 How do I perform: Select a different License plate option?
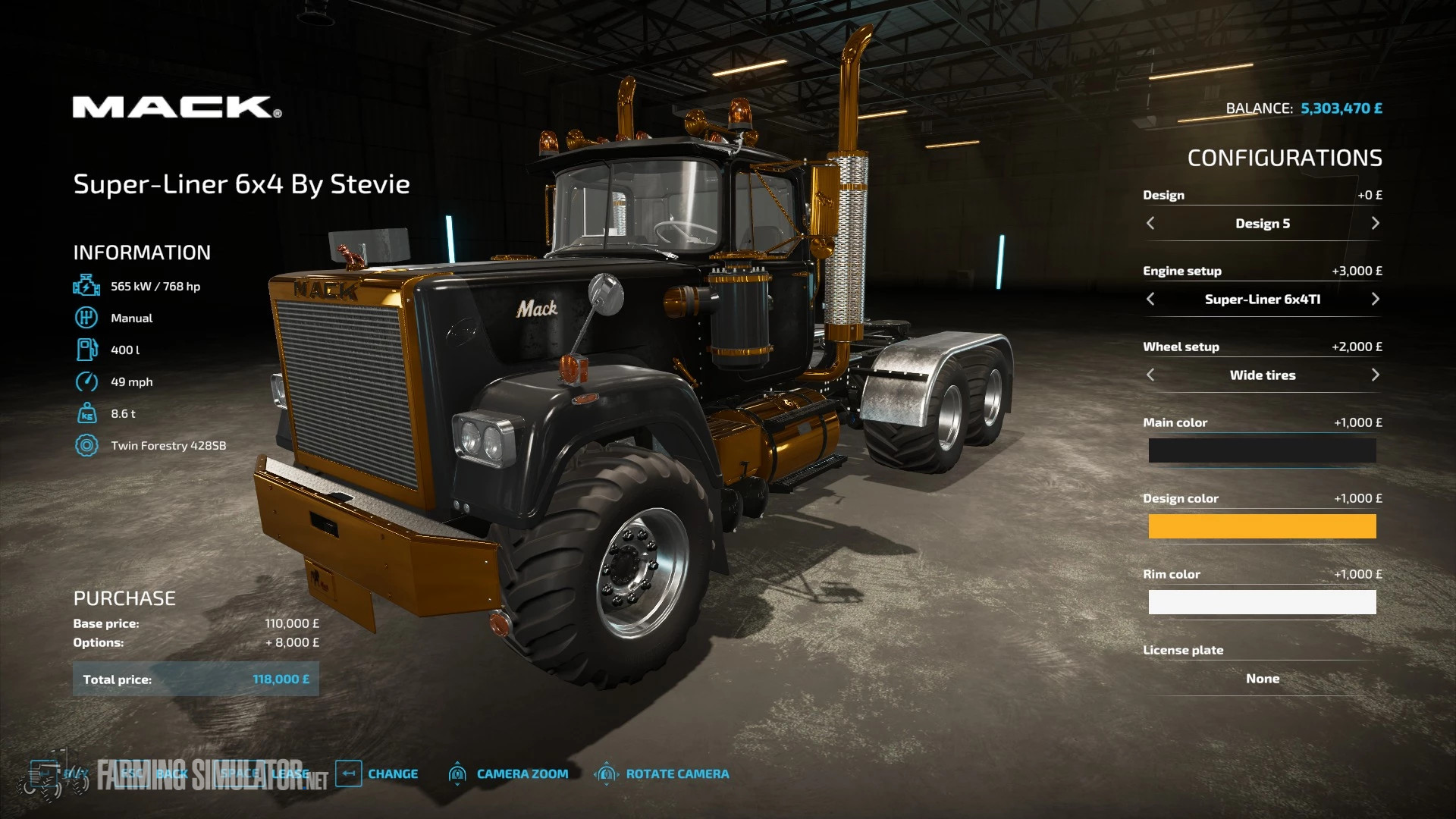[x=1262, y=678]
